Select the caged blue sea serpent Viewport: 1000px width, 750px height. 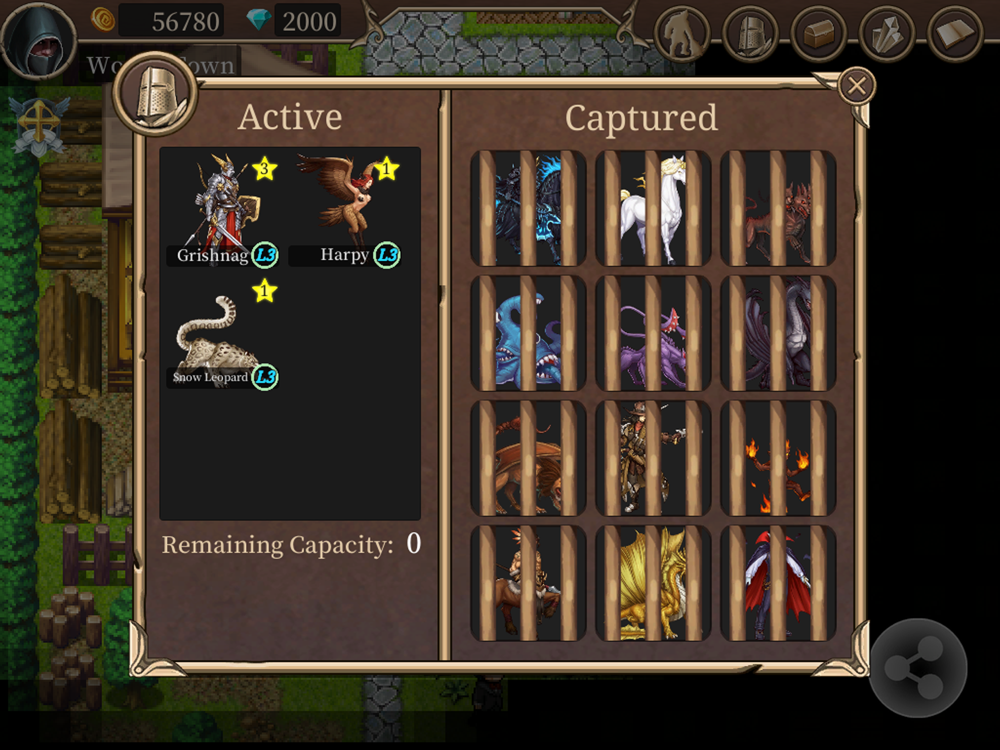pos(528,333)
